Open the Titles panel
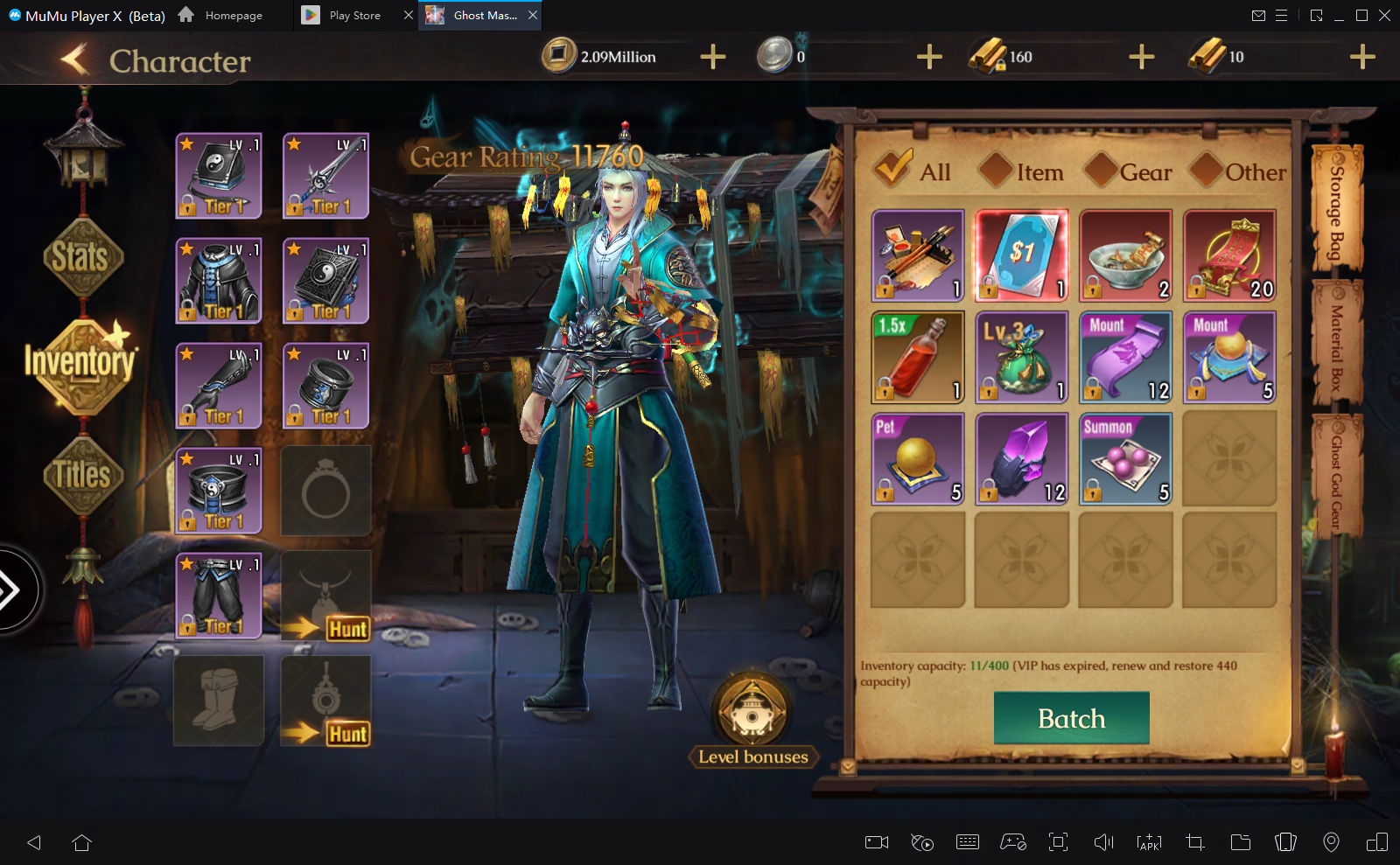 pyautogui.click(x=82, y=474)
